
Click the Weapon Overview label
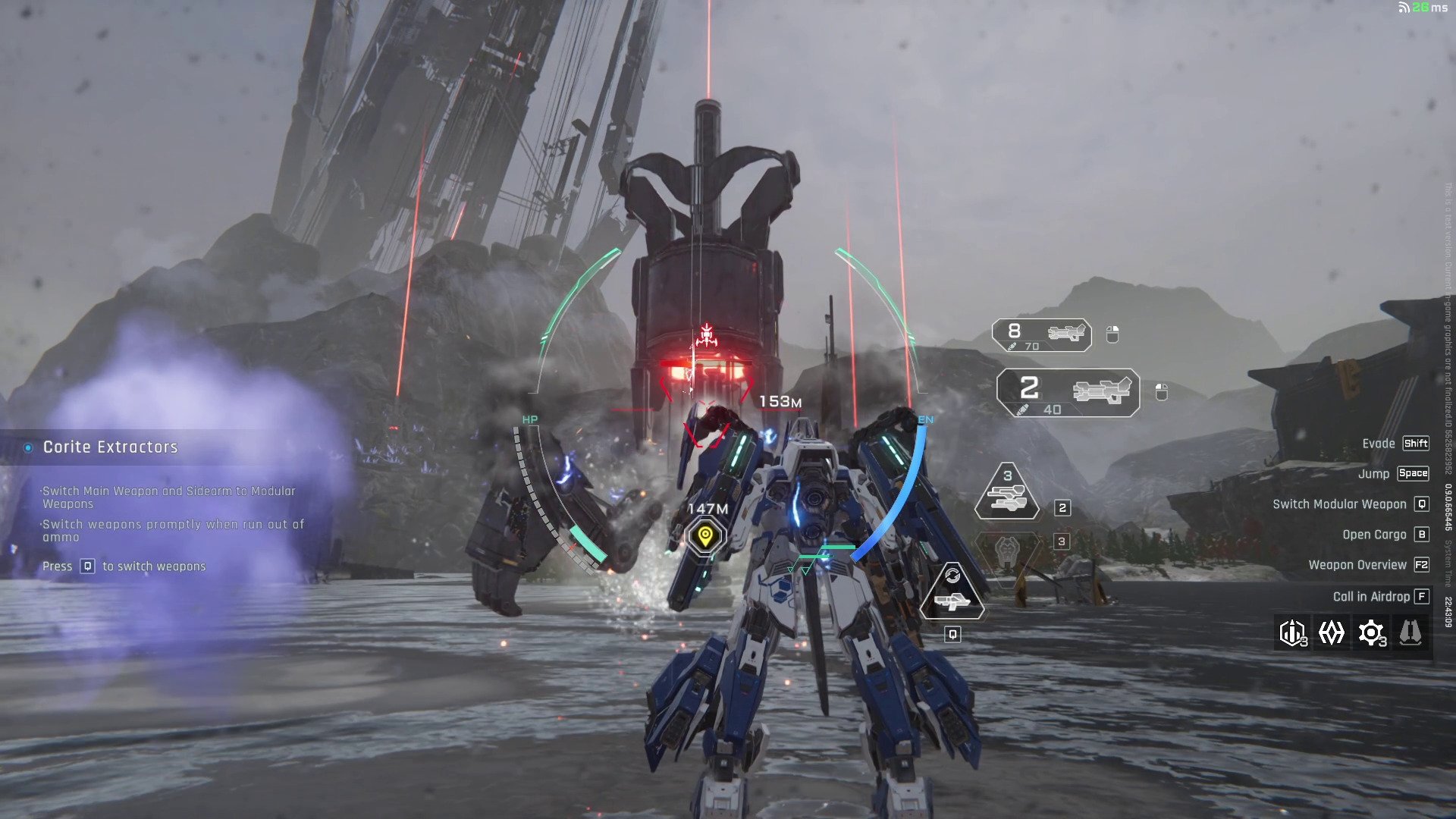point(1357,565)
